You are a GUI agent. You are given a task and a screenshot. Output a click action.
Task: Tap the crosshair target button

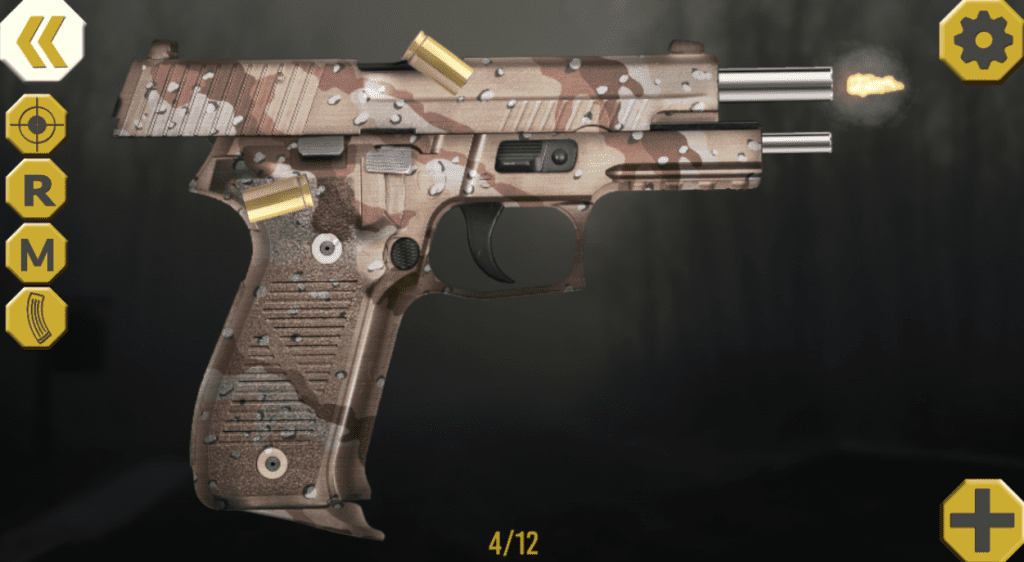37,124
